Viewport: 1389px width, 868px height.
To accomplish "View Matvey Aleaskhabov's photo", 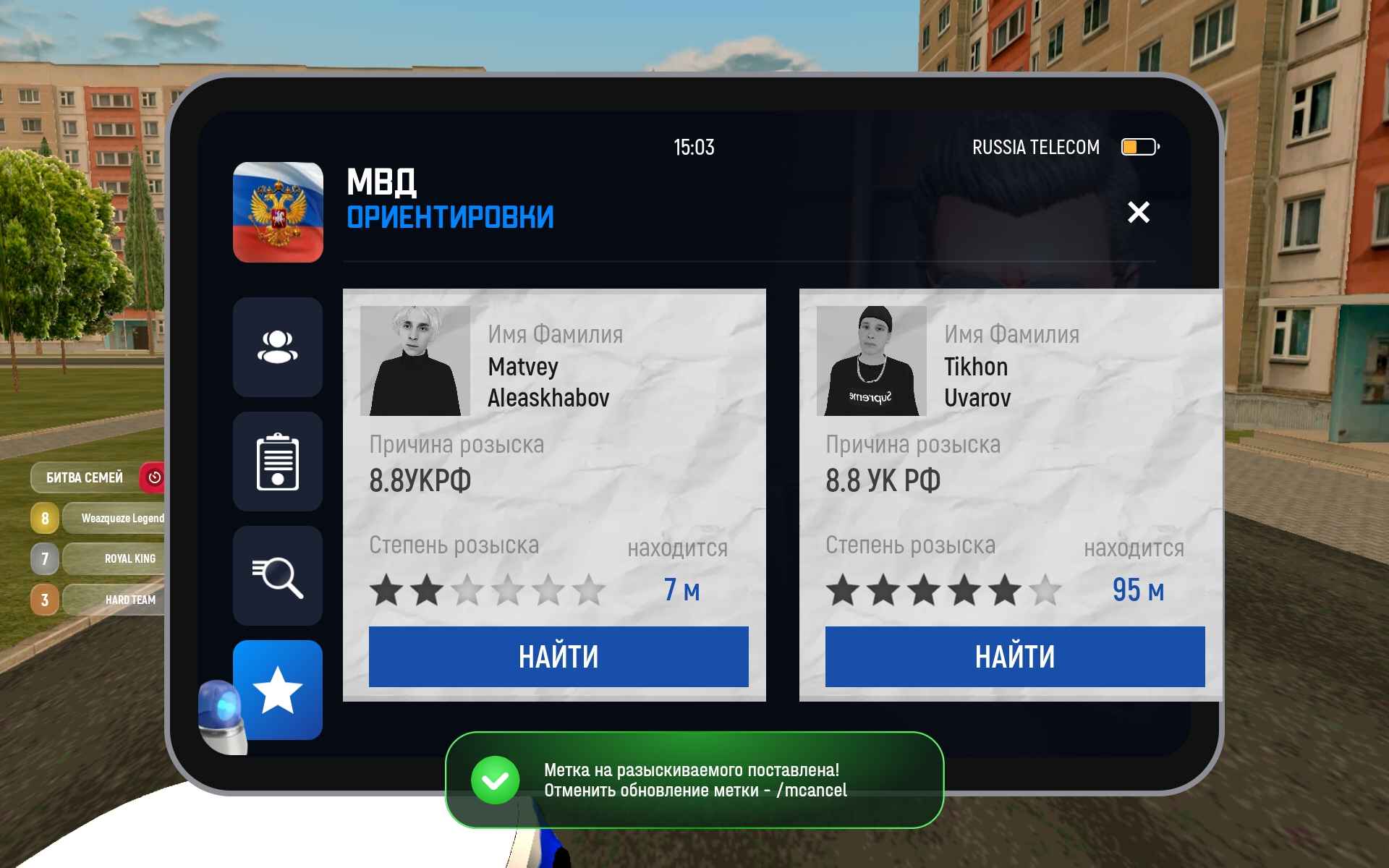I will pyautogui.click(x=415, y=361).
